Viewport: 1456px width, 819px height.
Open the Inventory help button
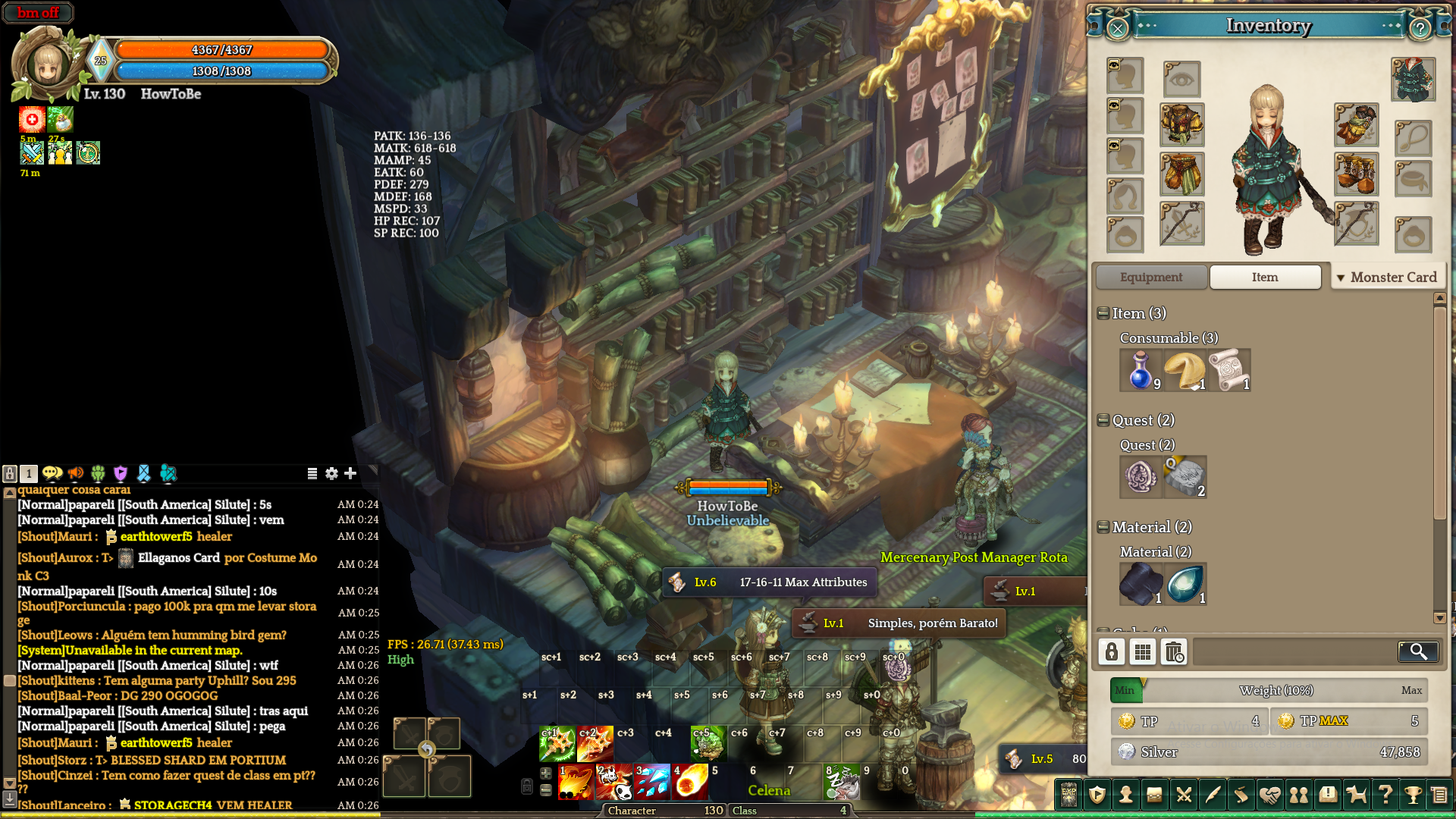[x=1420, y=29]
